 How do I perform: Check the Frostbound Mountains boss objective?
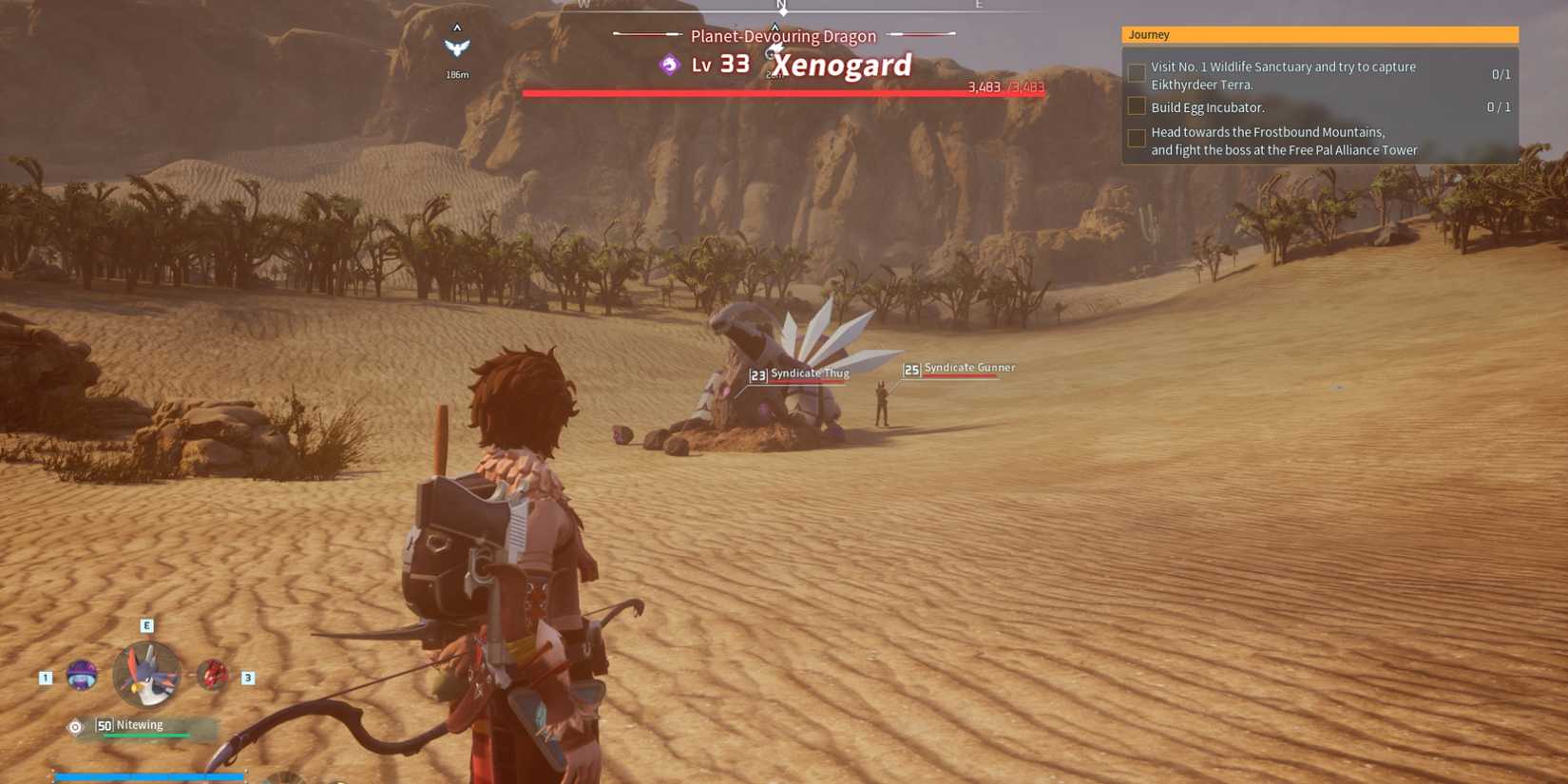(x=1137, y=139)
